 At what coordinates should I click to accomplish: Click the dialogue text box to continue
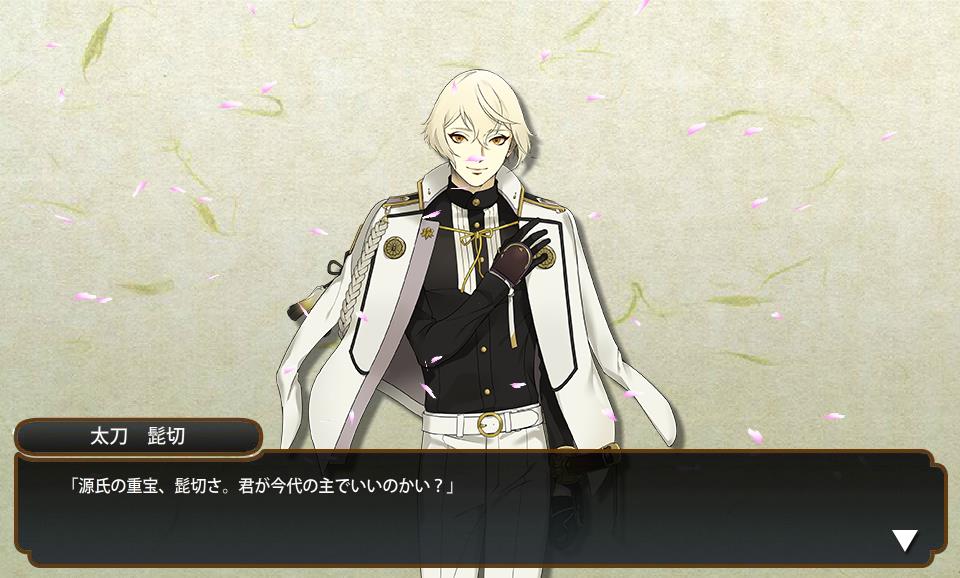point(480,508)
